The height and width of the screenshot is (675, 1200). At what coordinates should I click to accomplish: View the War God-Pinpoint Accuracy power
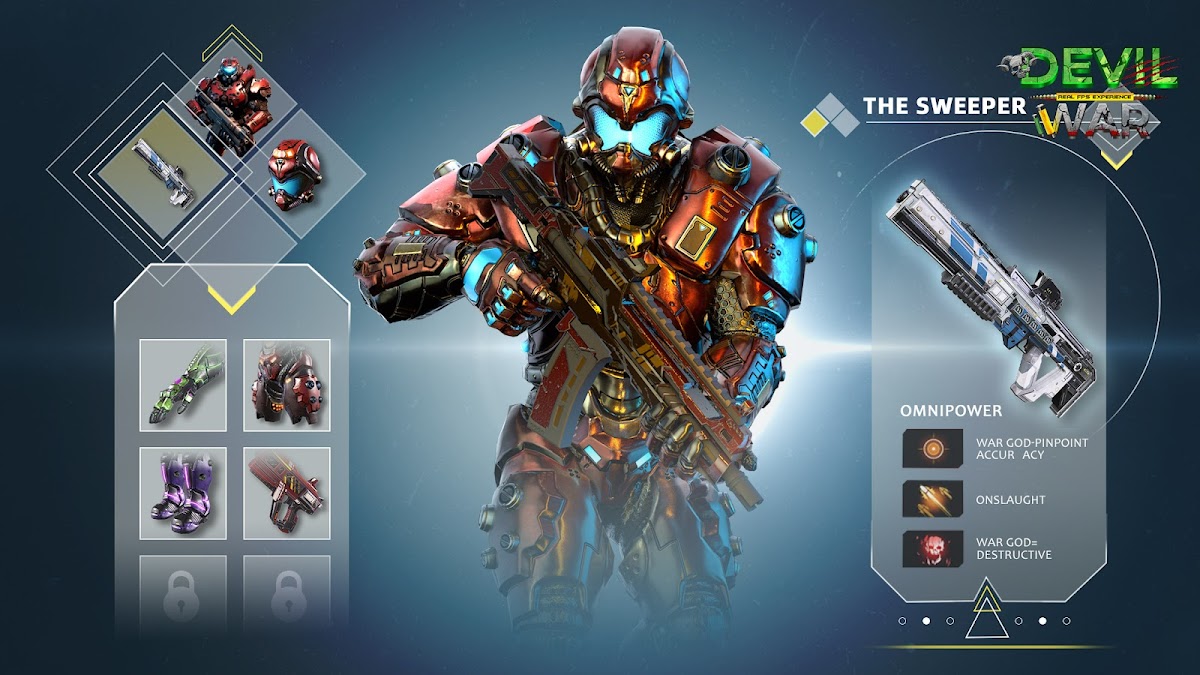[933, 448]
